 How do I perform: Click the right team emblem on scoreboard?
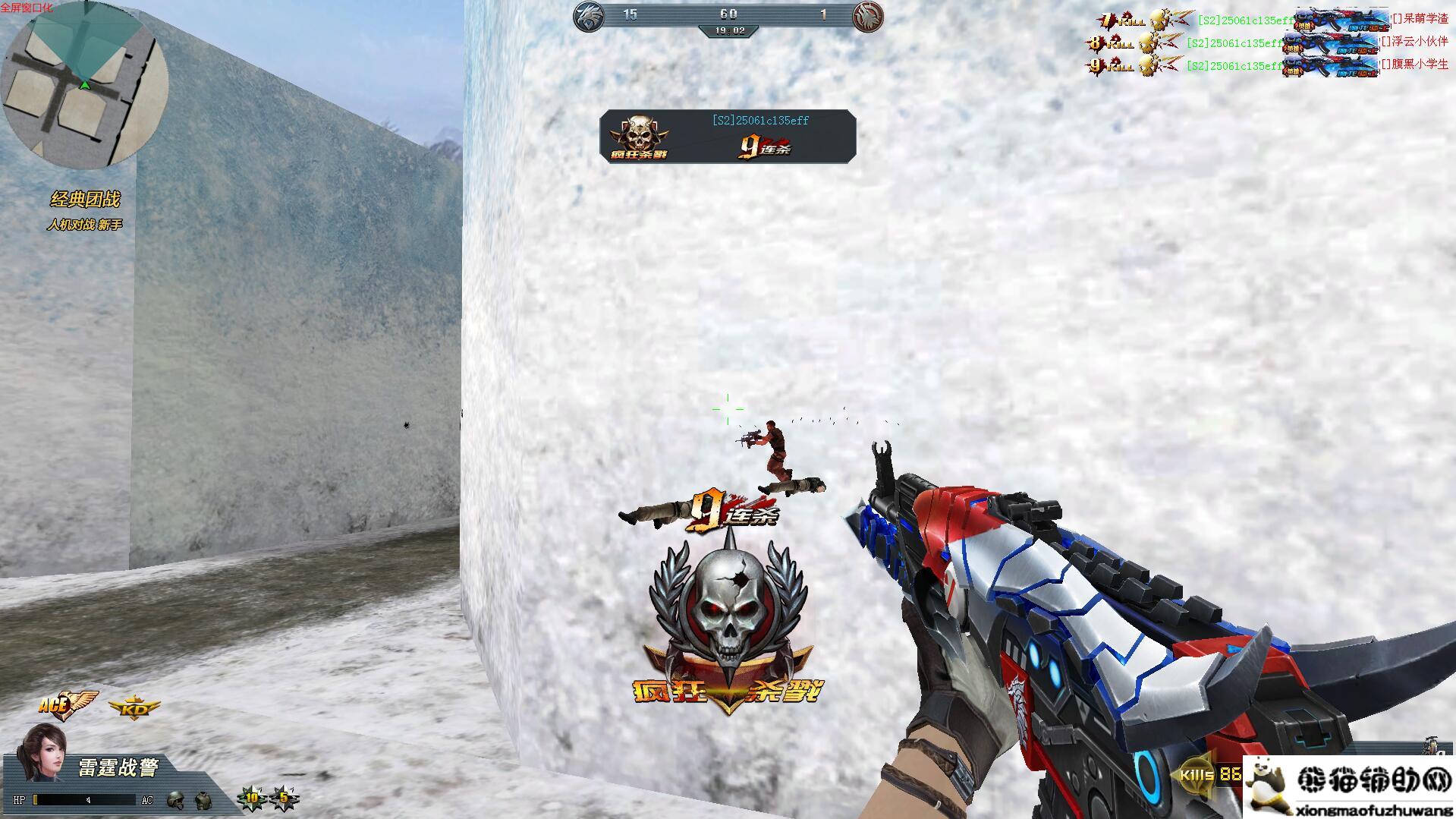tap(867, 16)
